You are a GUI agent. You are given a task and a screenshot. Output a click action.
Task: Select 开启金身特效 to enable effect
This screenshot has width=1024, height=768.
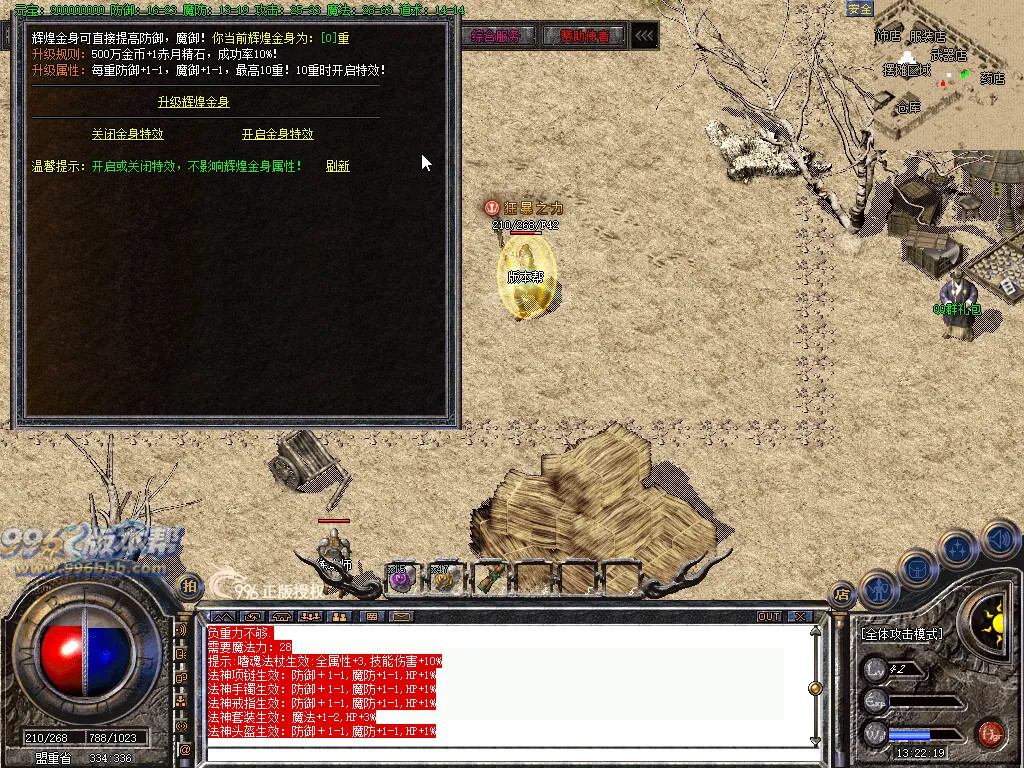pos(277,134)
